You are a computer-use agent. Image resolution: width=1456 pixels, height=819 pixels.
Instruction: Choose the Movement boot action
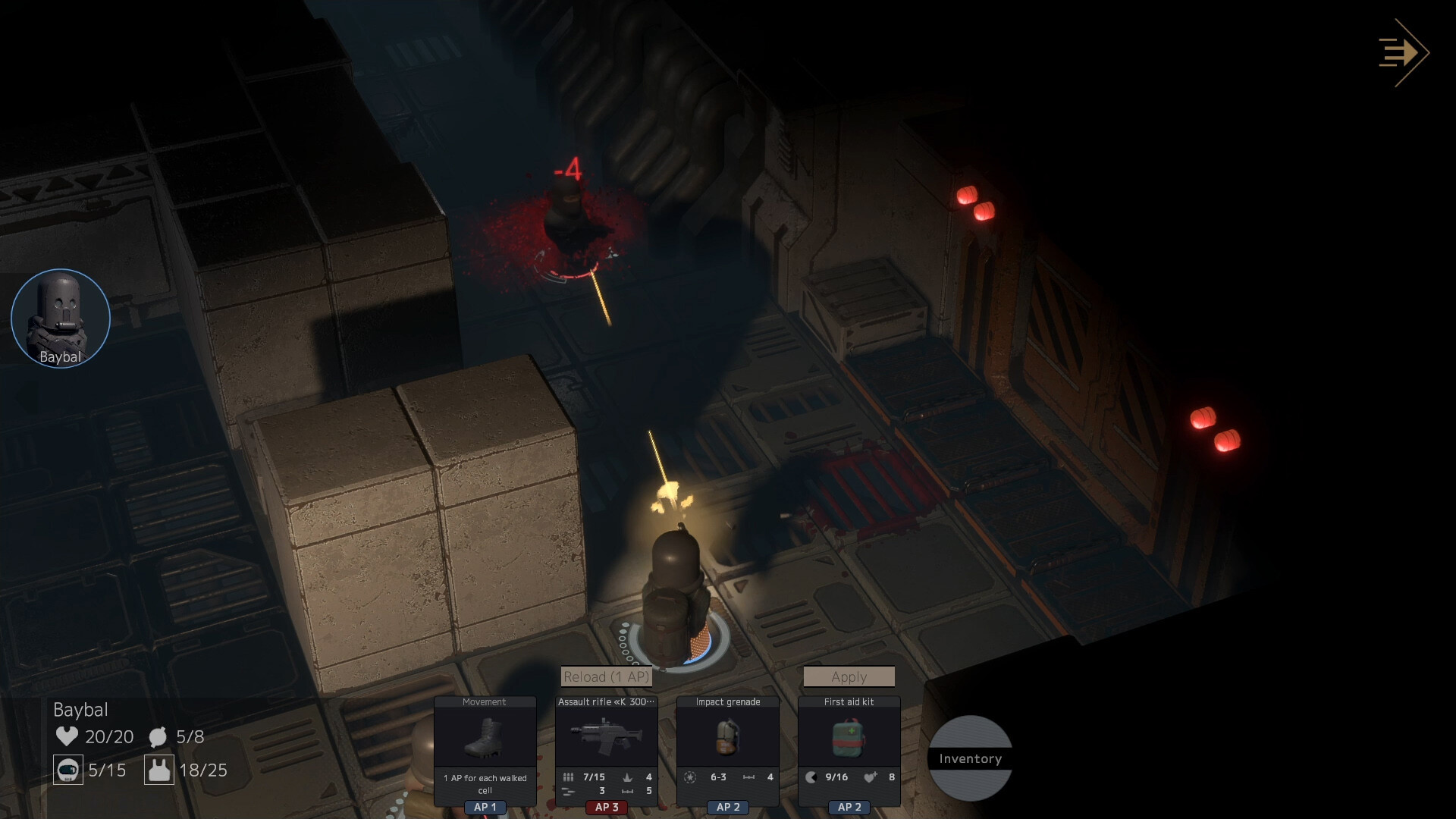[x=485, y=738]
